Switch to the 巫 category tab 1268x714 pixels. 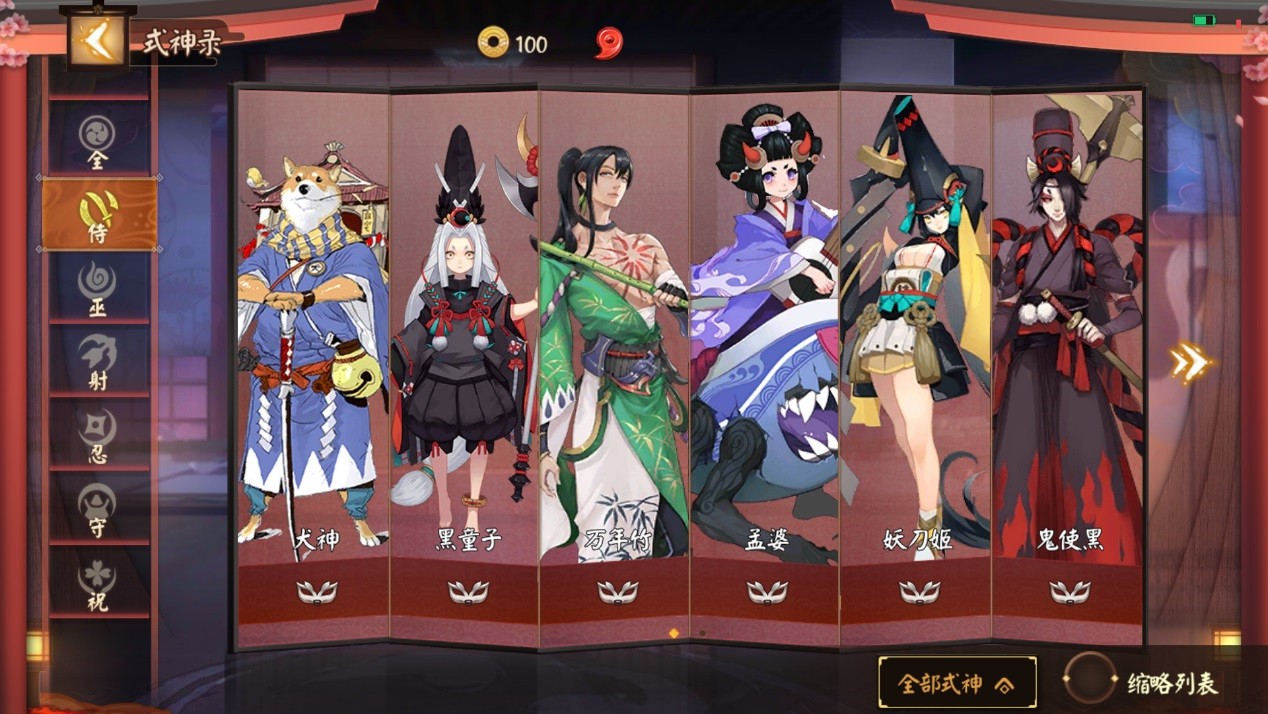98,289
